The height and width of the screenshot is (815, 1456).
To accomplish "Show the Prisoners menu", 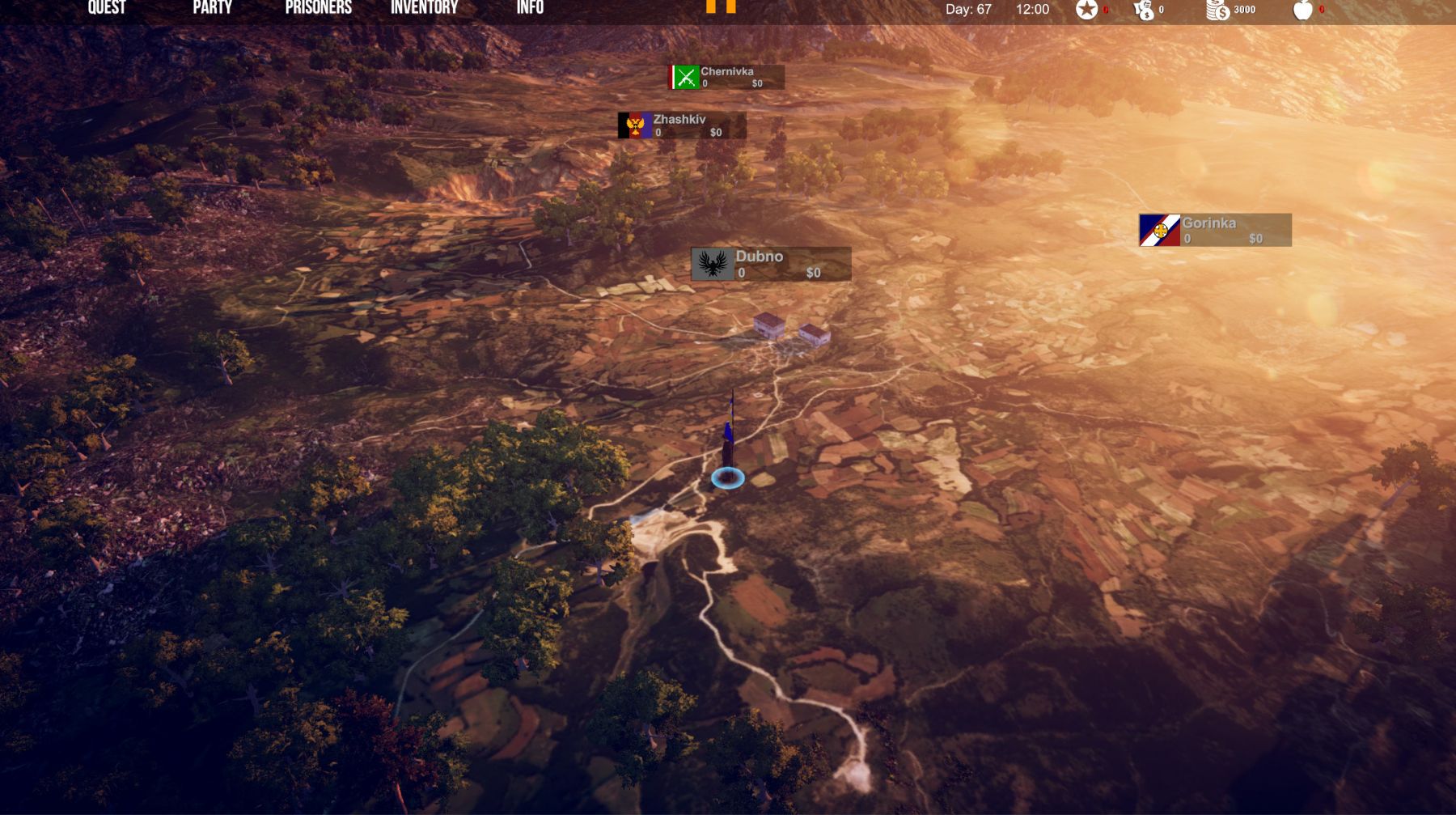I will tap(318, 8).
